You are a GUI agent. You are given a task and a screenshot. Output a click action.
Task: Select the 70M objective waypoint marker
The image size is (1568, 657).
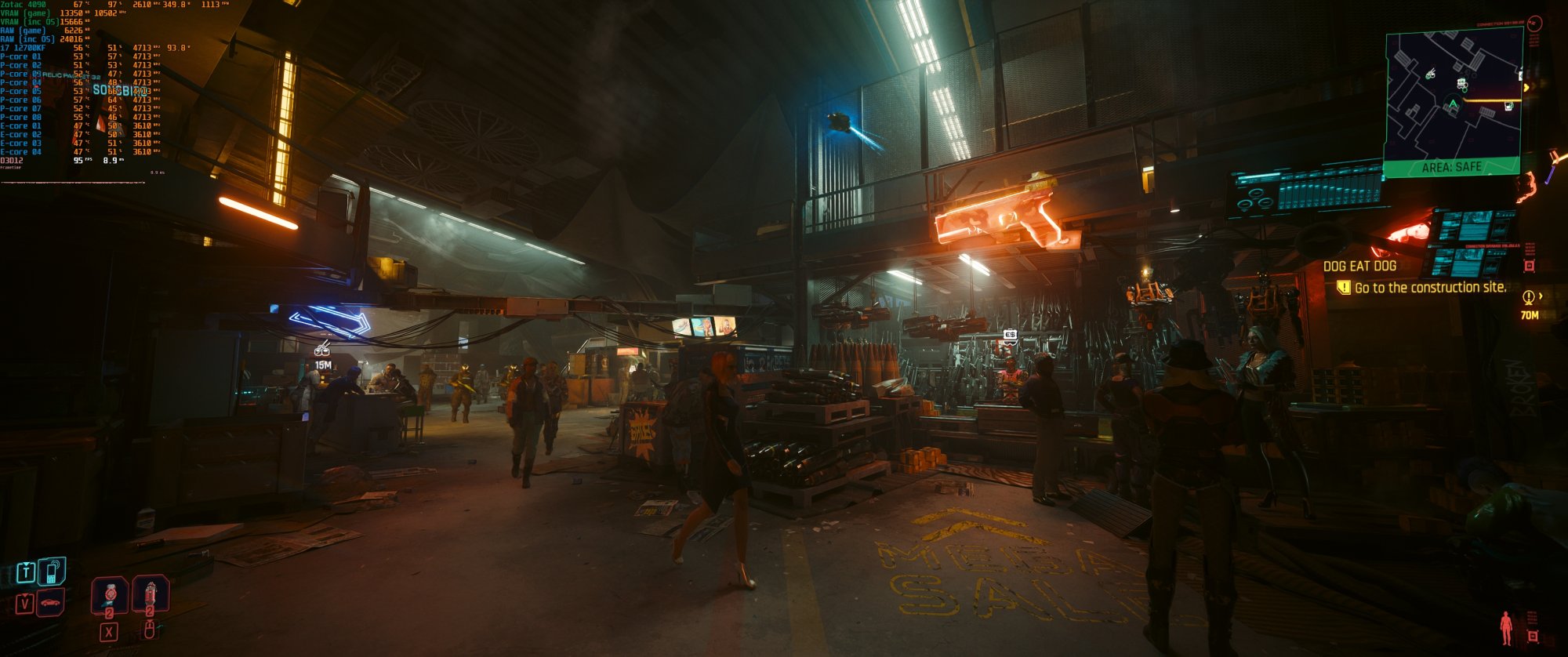click(1529, 304)
